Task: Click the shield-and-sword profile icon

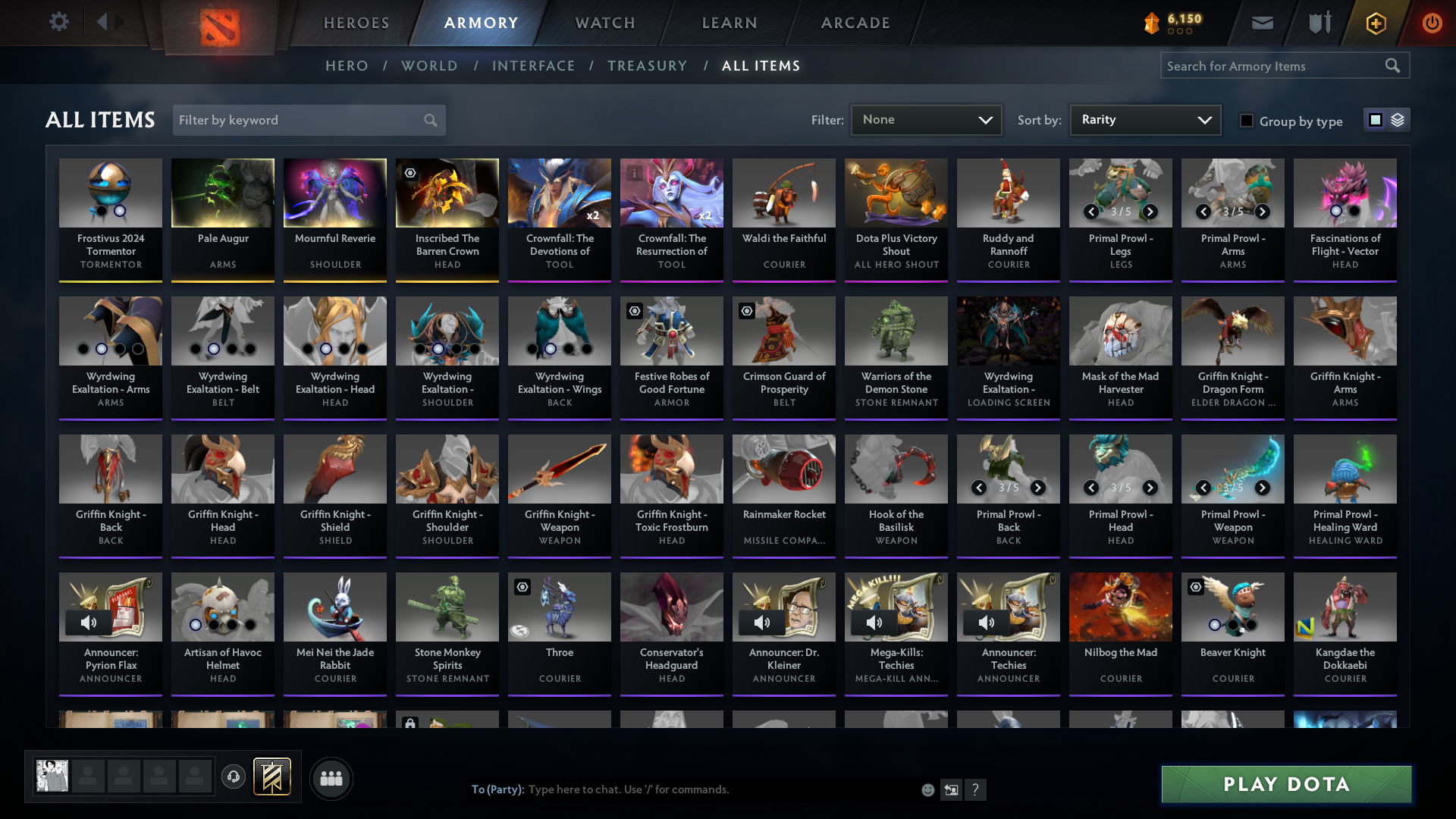Action: point(1319,23)
